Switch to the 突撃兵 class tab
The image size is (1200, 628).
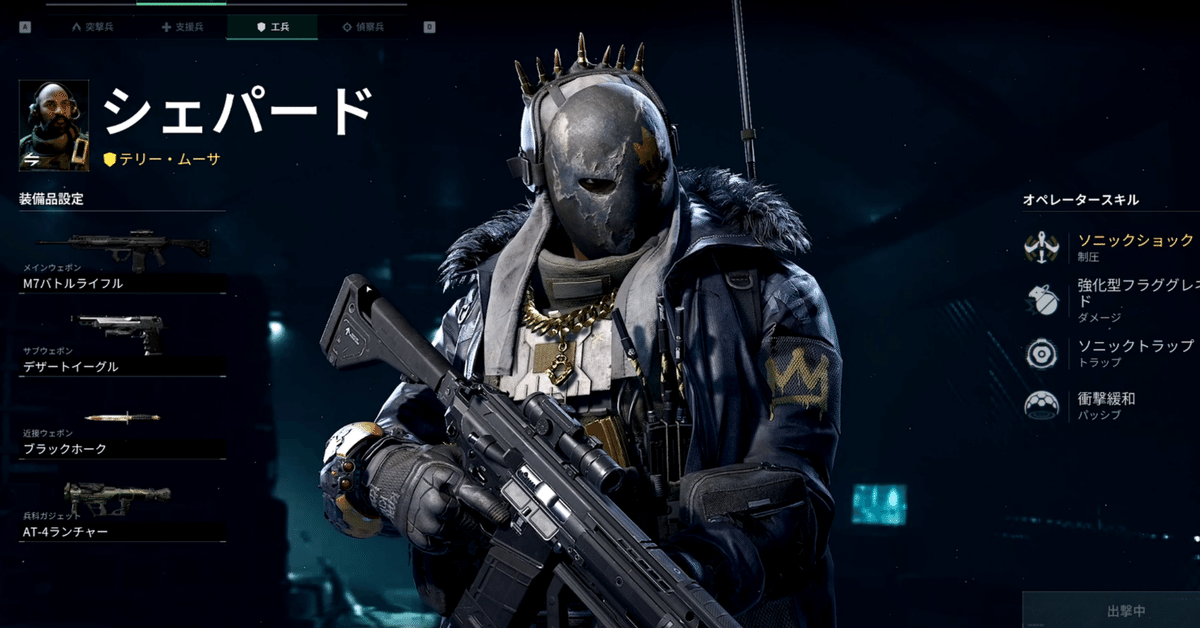[x=92, y=27]
